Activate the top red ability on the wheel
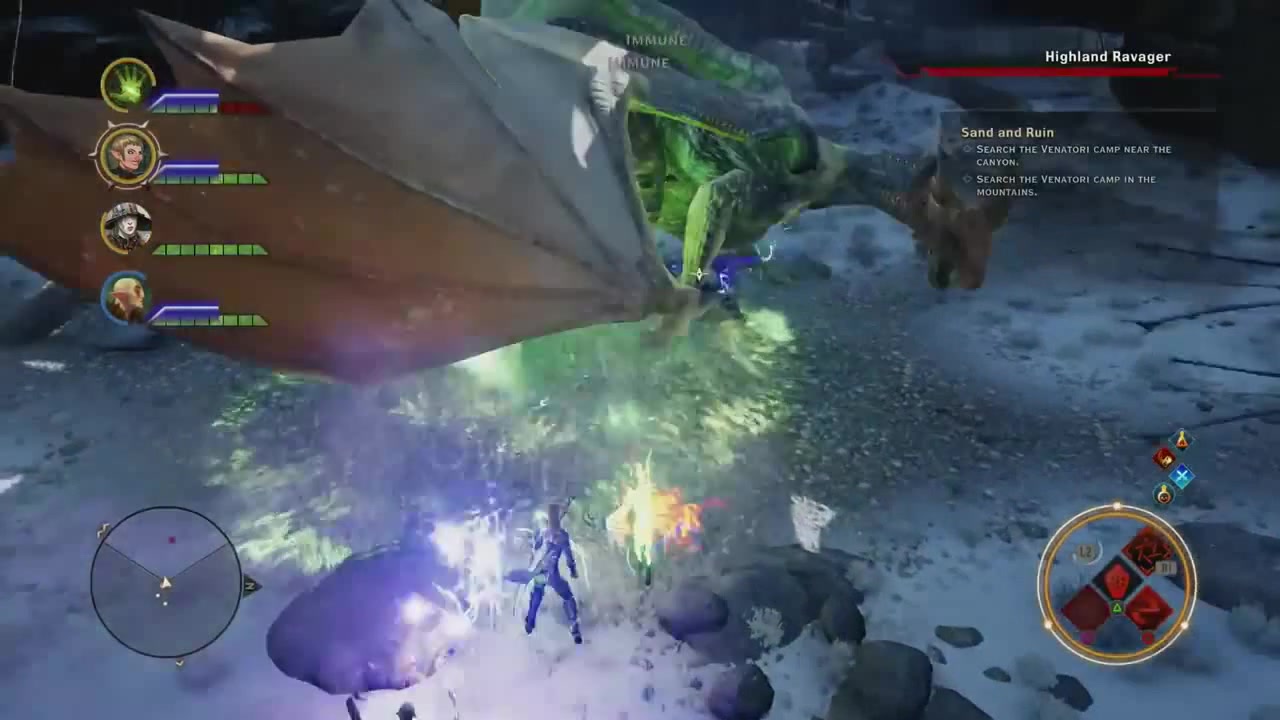1280x720 pixels. tap(1146, 552)
